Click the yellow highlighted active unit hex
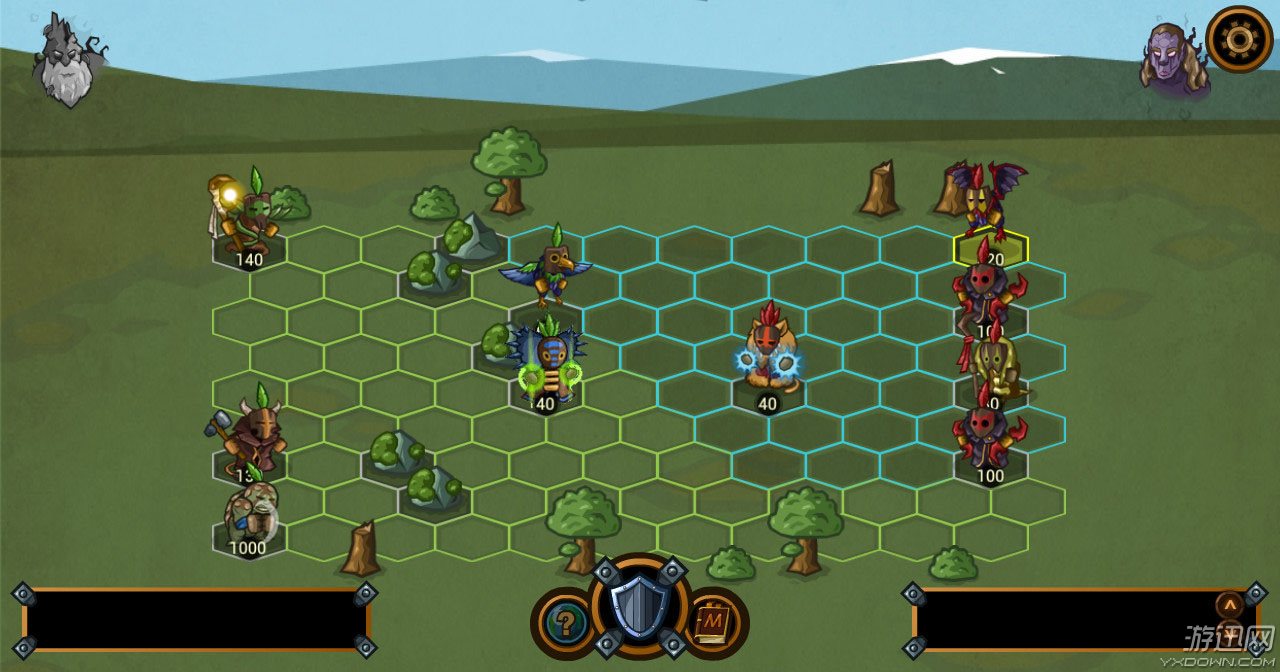 pyautogui.click(x=990, y=248)
